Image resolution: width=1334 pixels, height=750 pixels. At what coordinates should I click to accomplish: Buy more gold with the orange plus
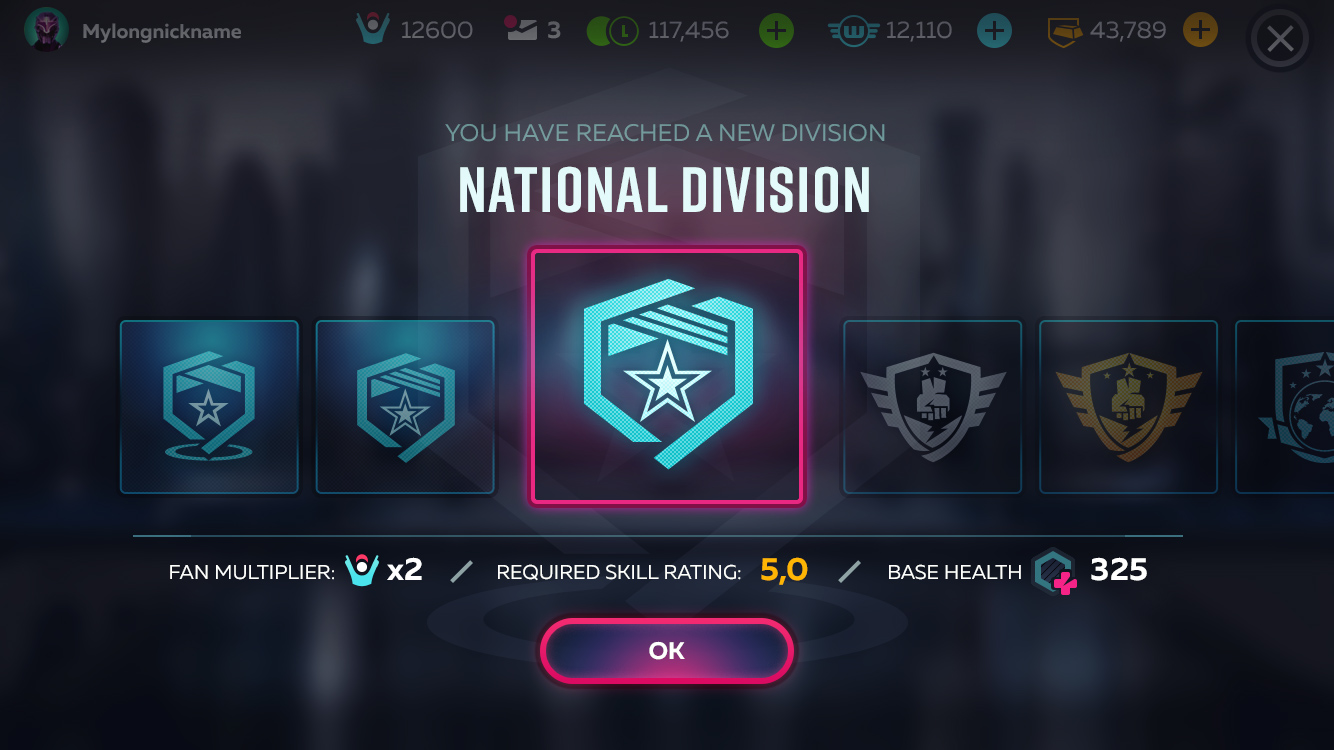[x=1200, y=31]
